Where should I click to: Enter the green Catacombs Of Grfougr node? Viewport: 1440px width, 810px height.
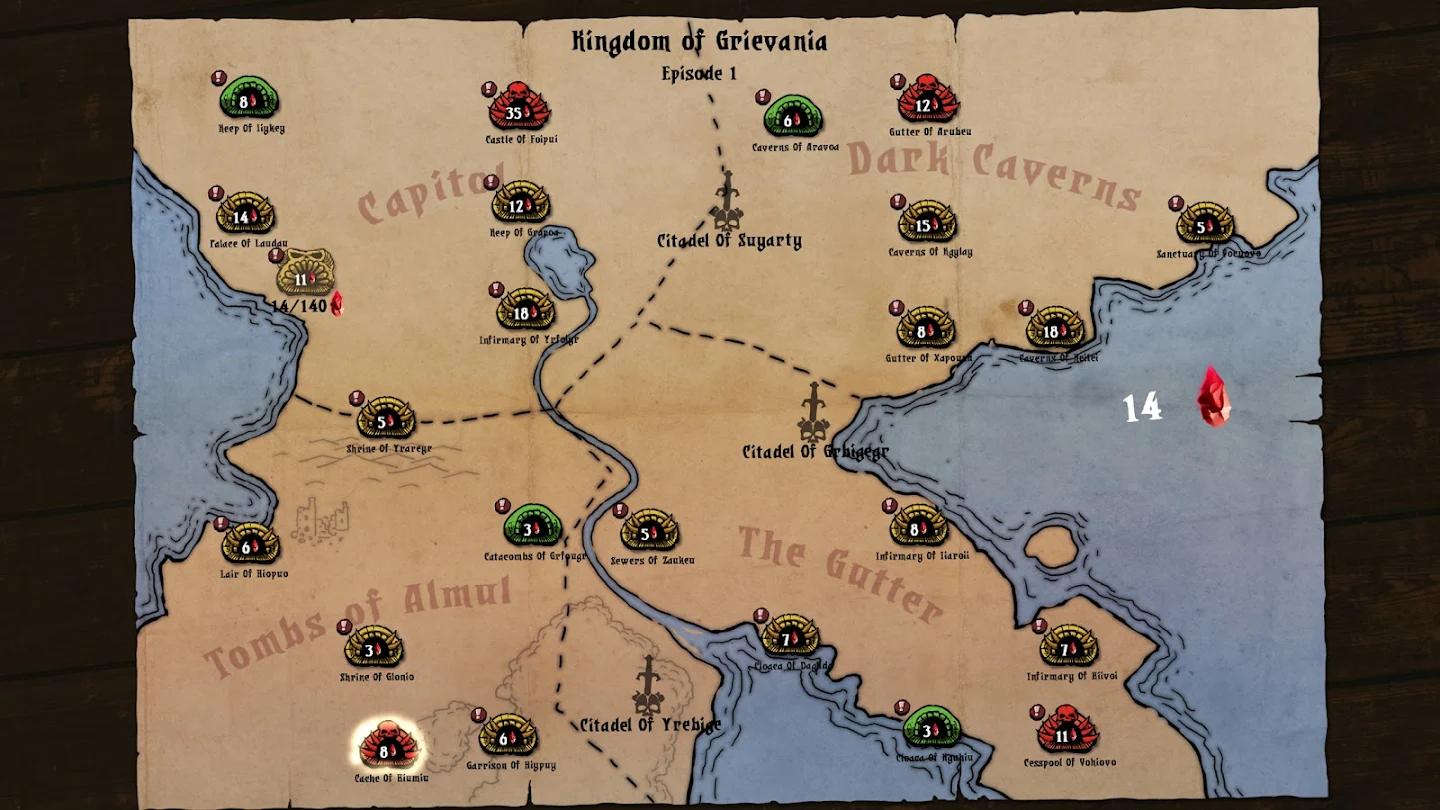[532, 527]
